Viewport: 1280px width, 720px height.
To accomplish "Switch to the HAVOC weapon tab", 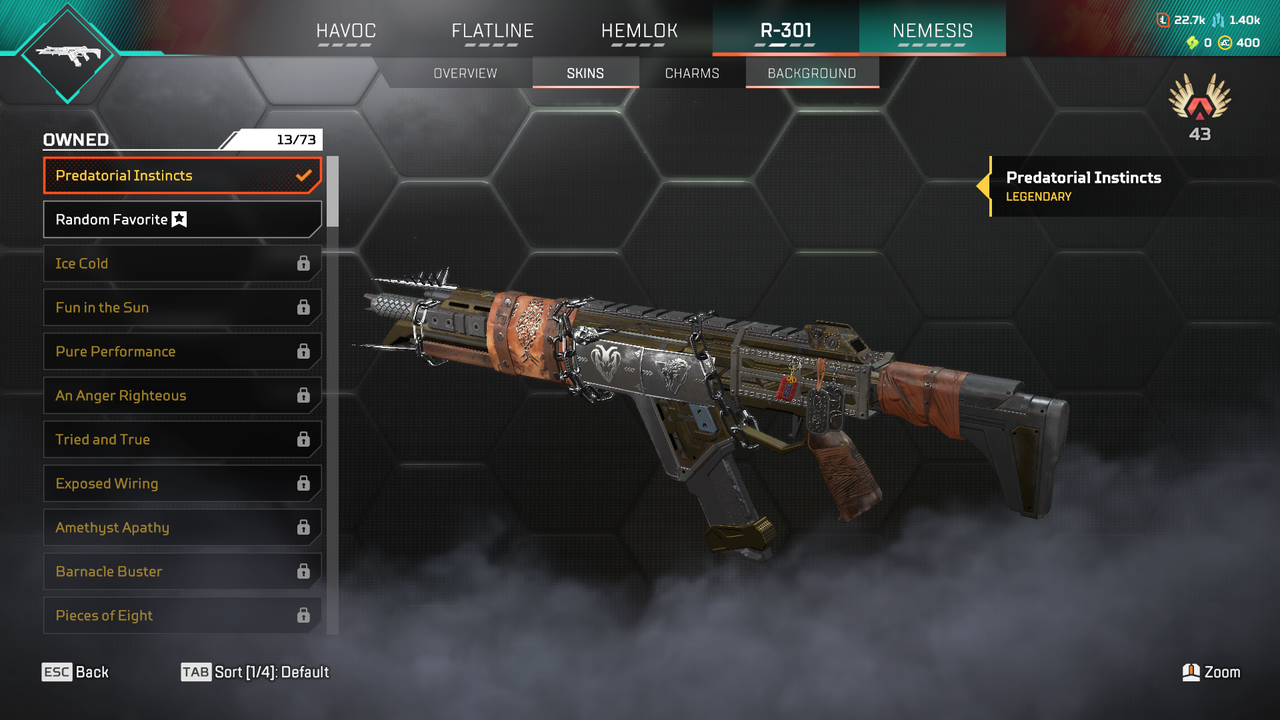I will [x=346, y=31].
